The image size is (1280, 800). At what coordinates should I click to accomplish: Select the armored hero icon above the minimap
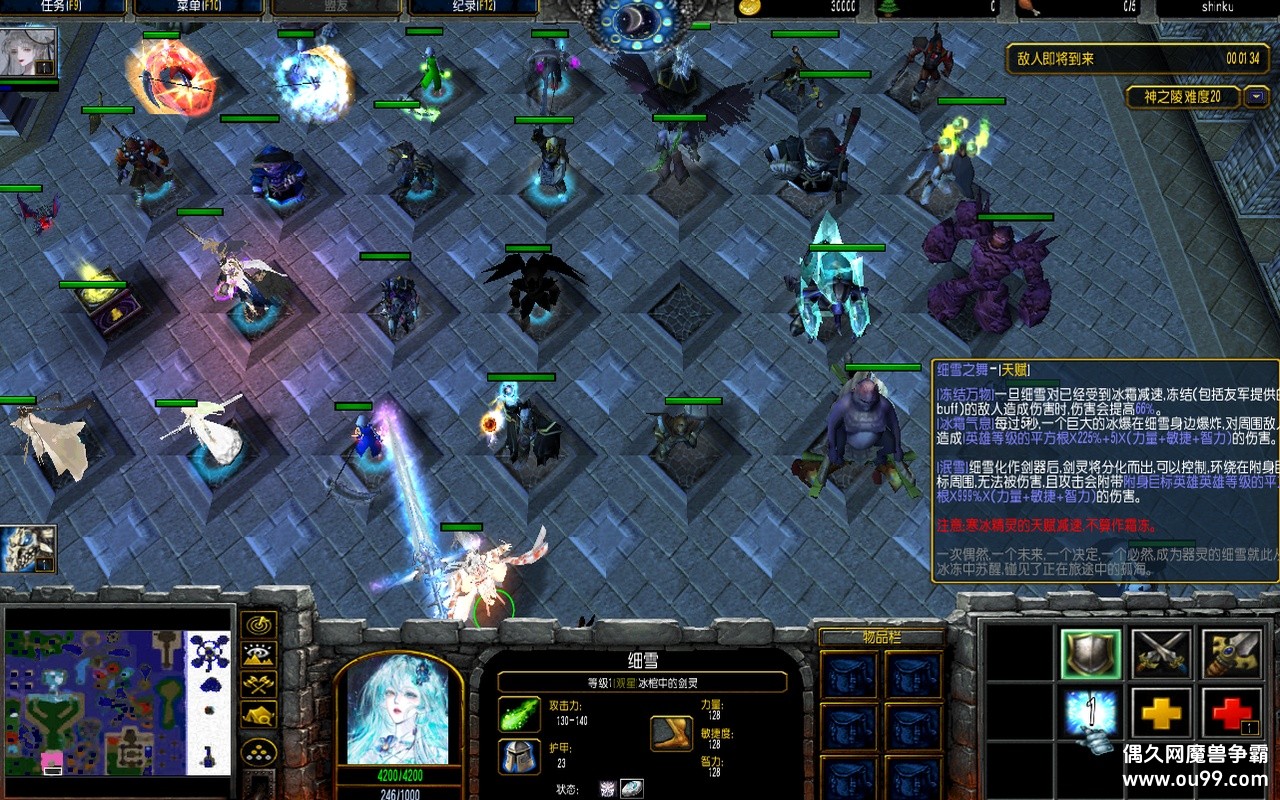tap(27, 548)
